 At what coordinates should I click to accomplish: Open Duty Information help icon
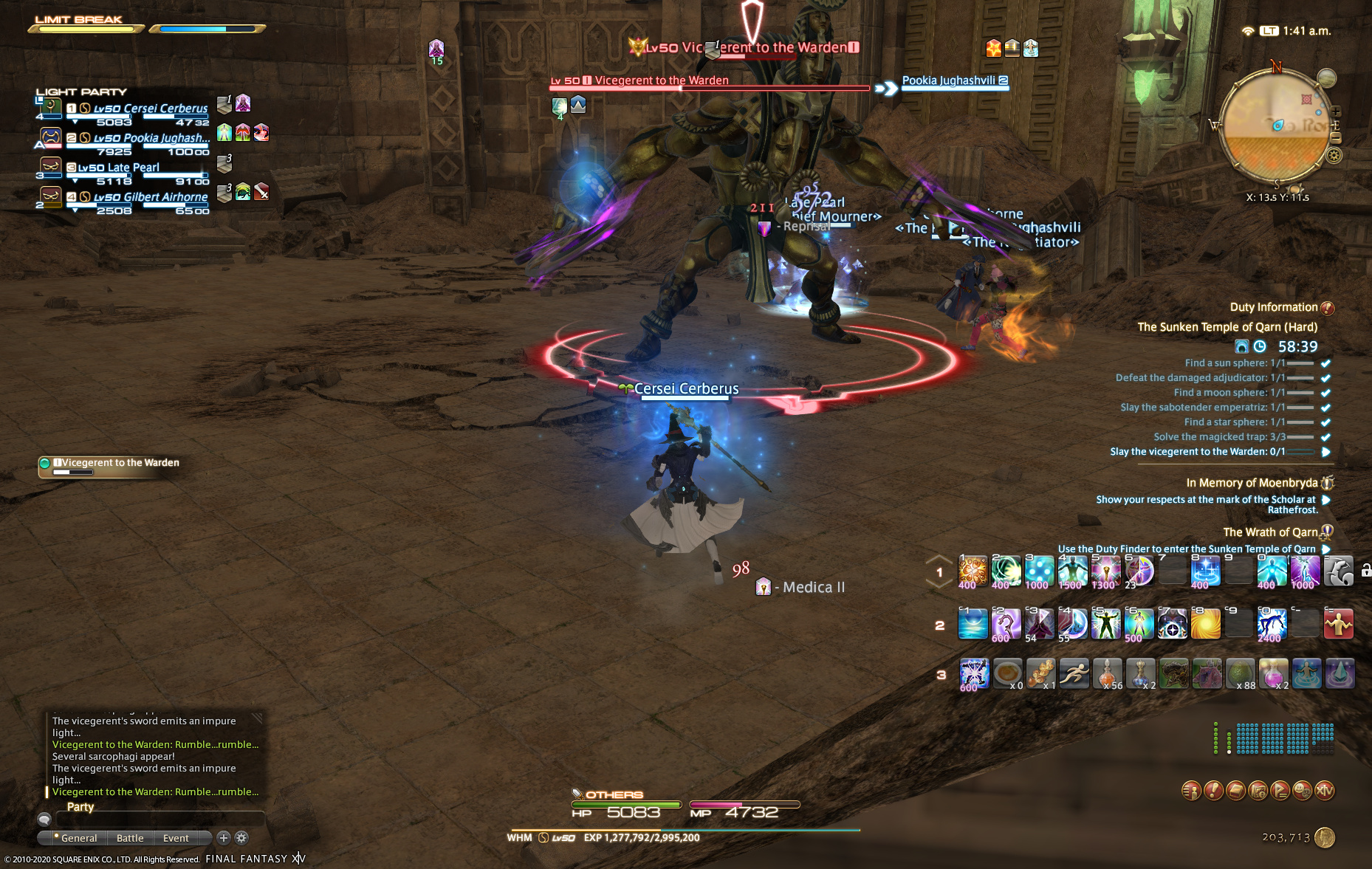tap(1327, 308)
